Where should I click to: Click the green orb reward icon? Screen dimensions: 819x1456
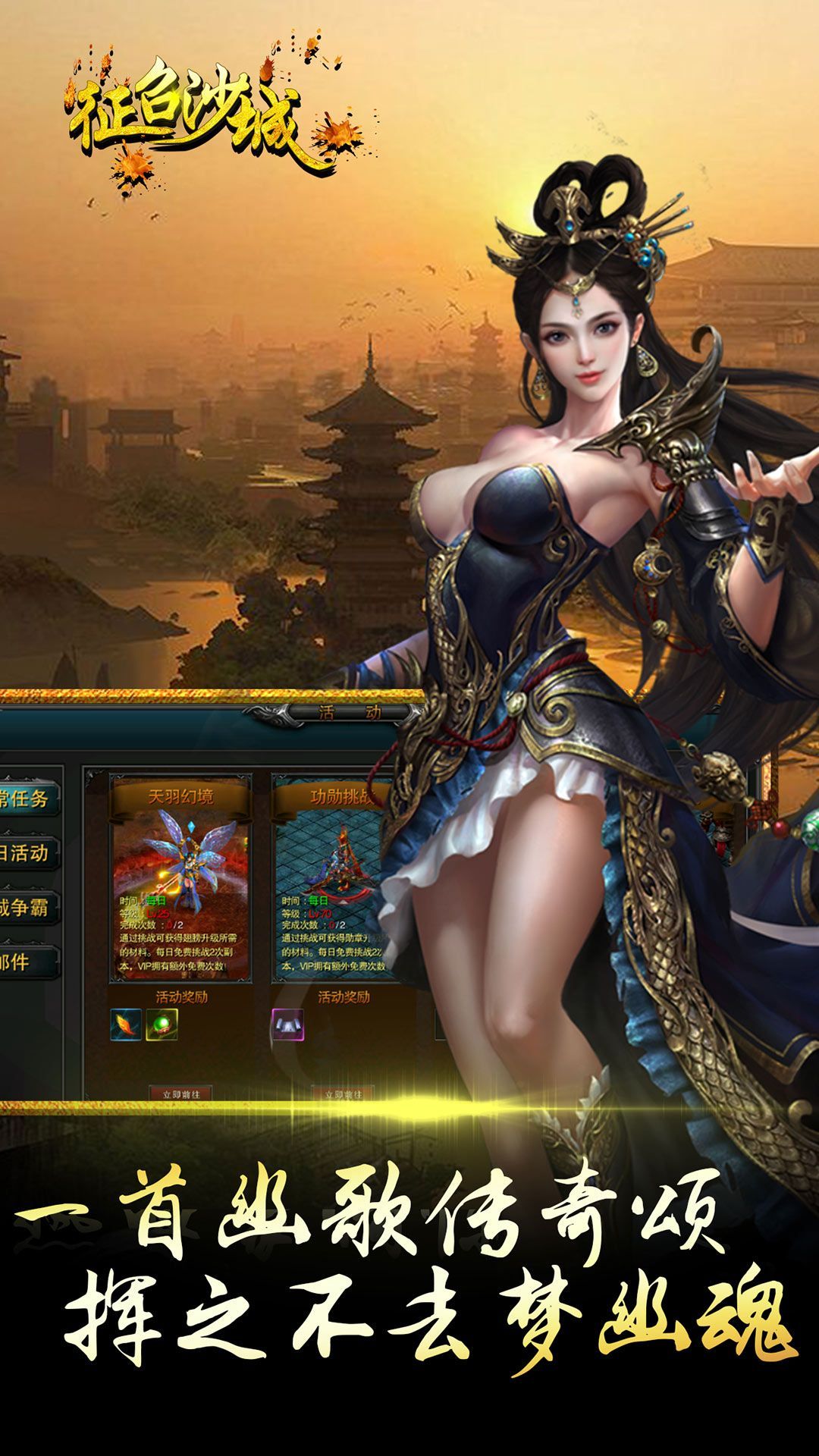click(162, 1025)
